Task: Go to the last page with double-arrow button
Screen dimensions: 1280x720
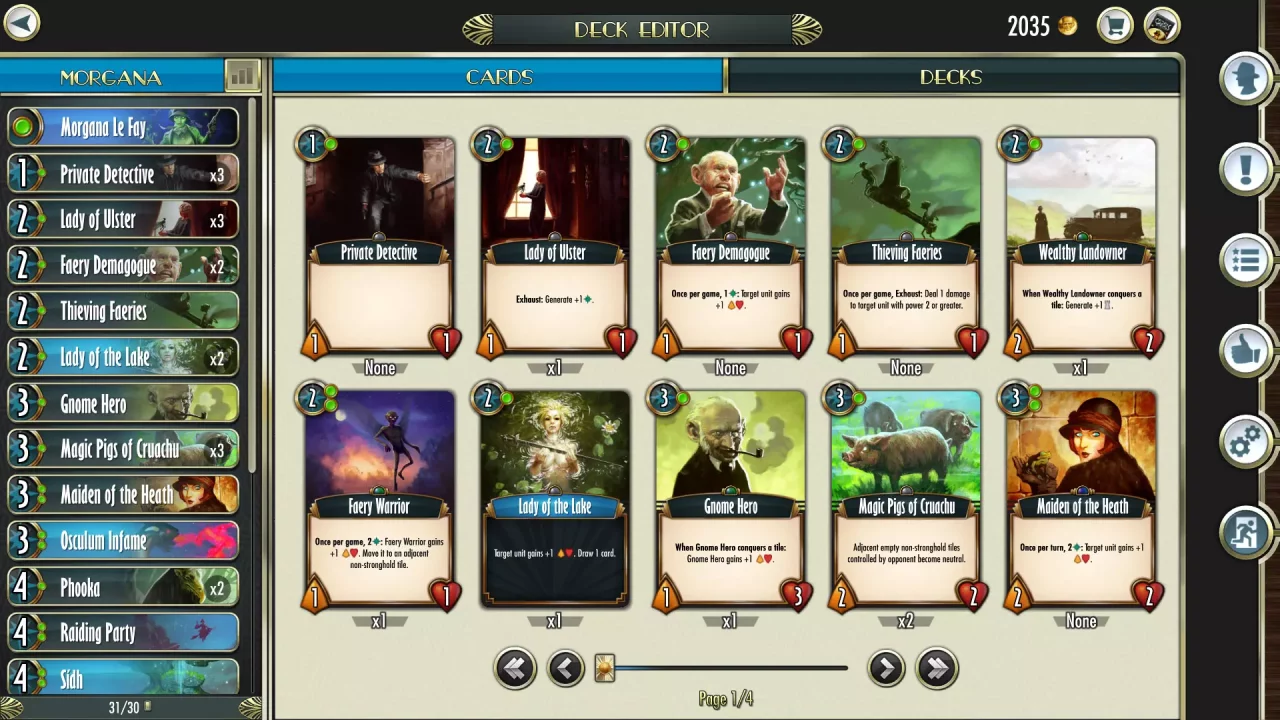Action: tap(936, 668)
